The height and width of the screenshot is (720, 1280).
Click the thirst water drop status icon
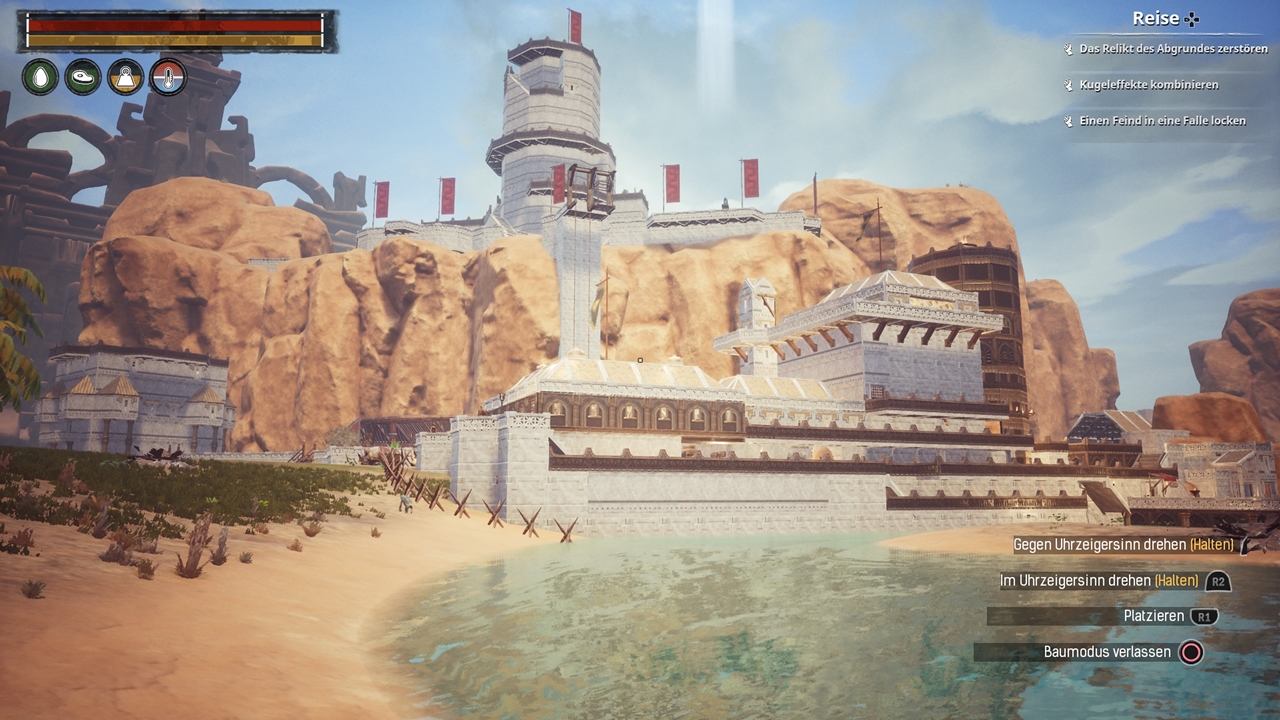click(x=41, y=77)
